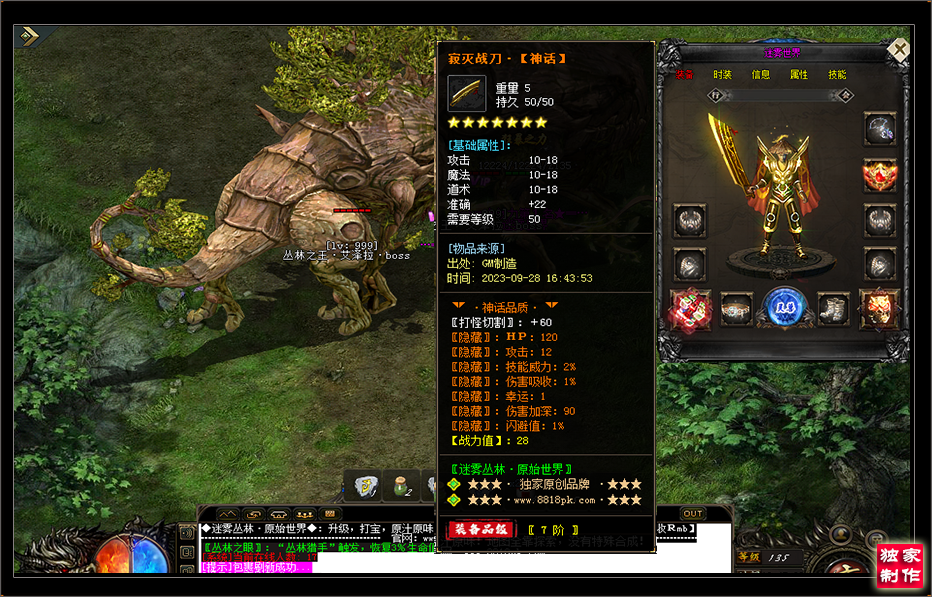Select the skull mask equipment slot
932x597 pixels.
tap(880, 307)
